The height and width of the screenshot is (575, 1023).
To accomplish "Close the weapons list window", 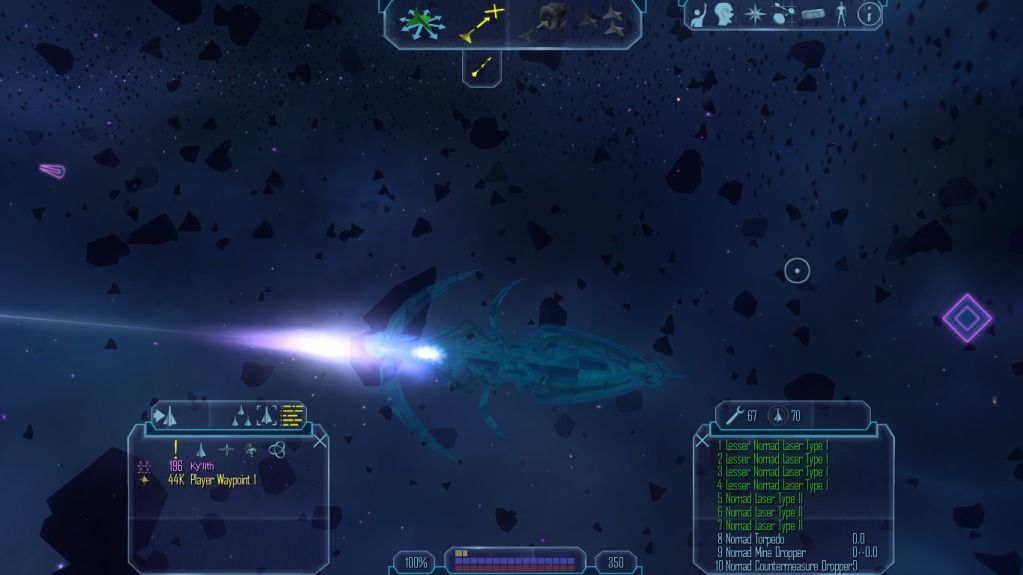I will tap(703, 441).
